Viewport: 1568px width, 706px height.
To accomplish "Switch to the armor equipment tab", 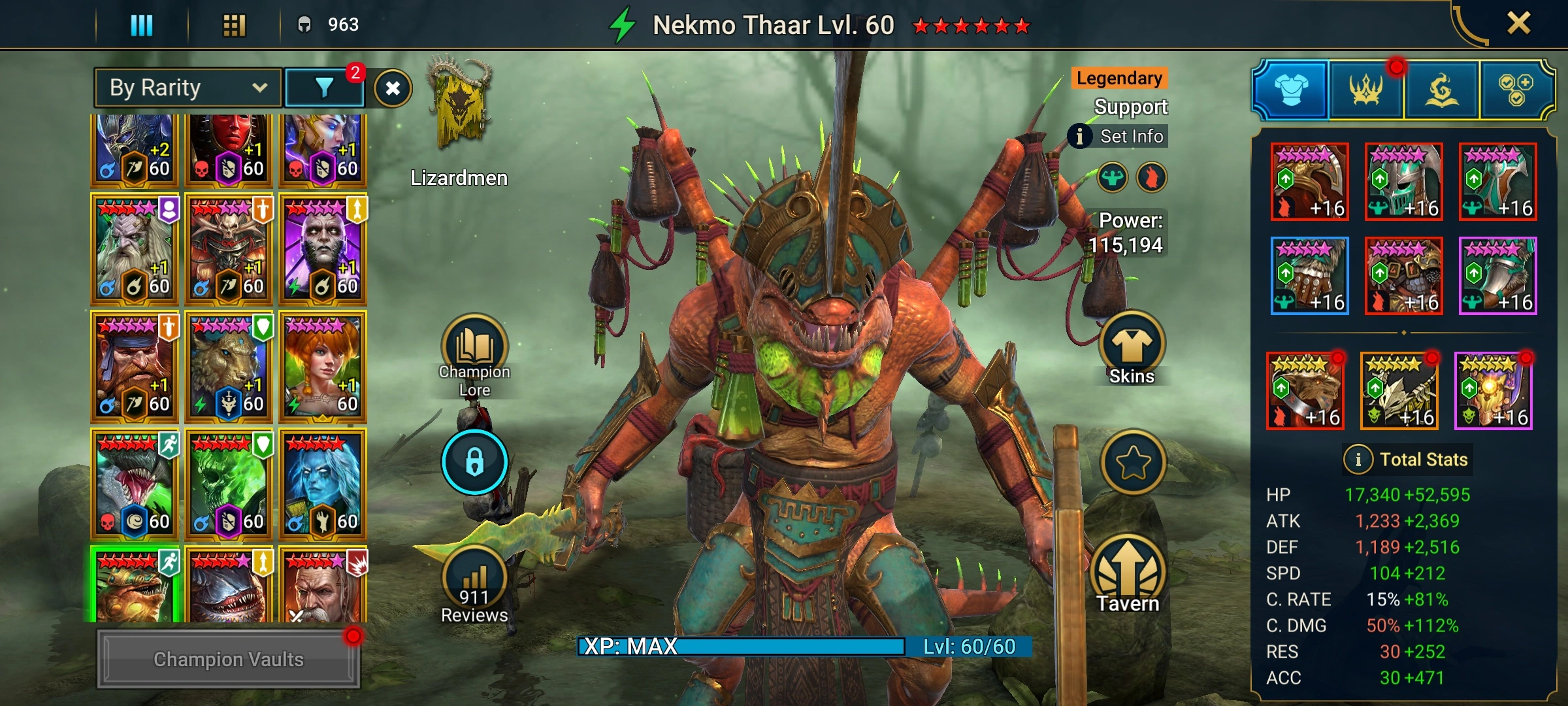I will 1291,90.
